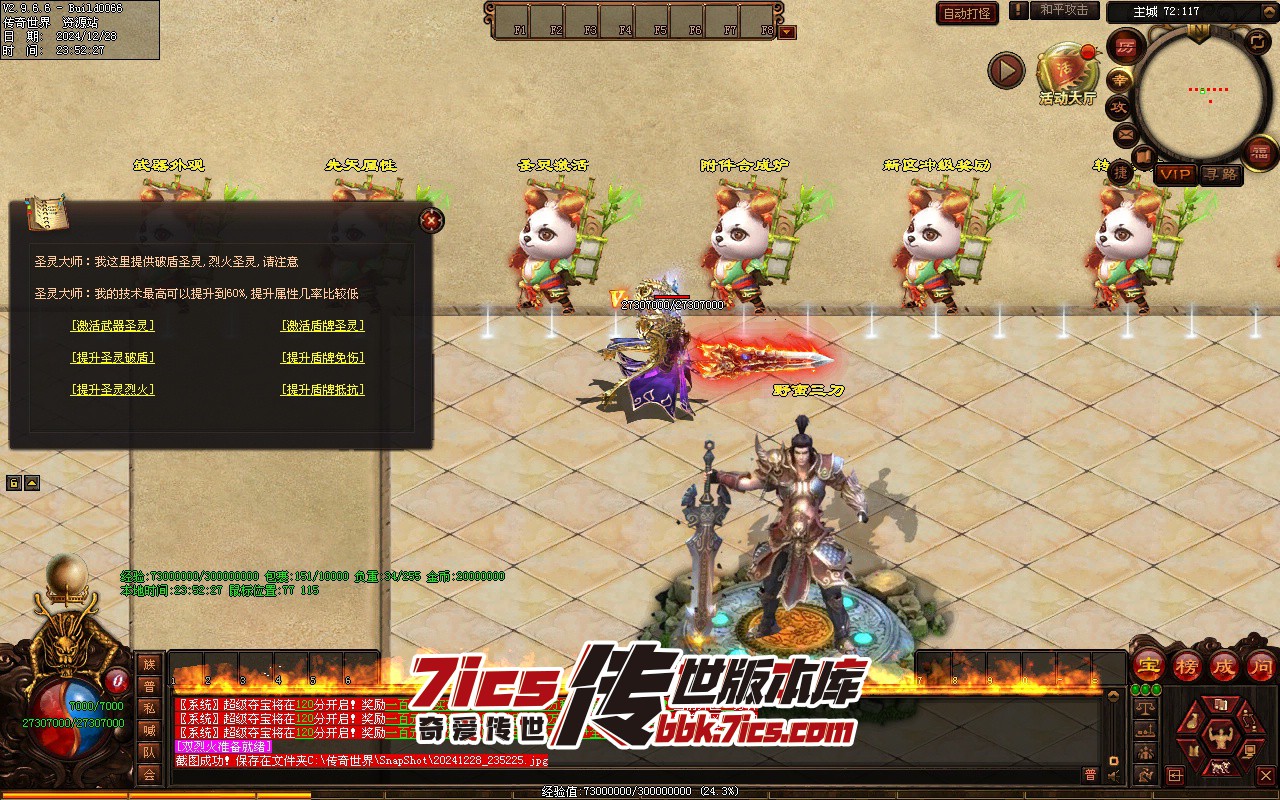Switch the 和平攻击 attack mode
Viewport: 1280px width, 800px height.
[x=1064, y=11]
